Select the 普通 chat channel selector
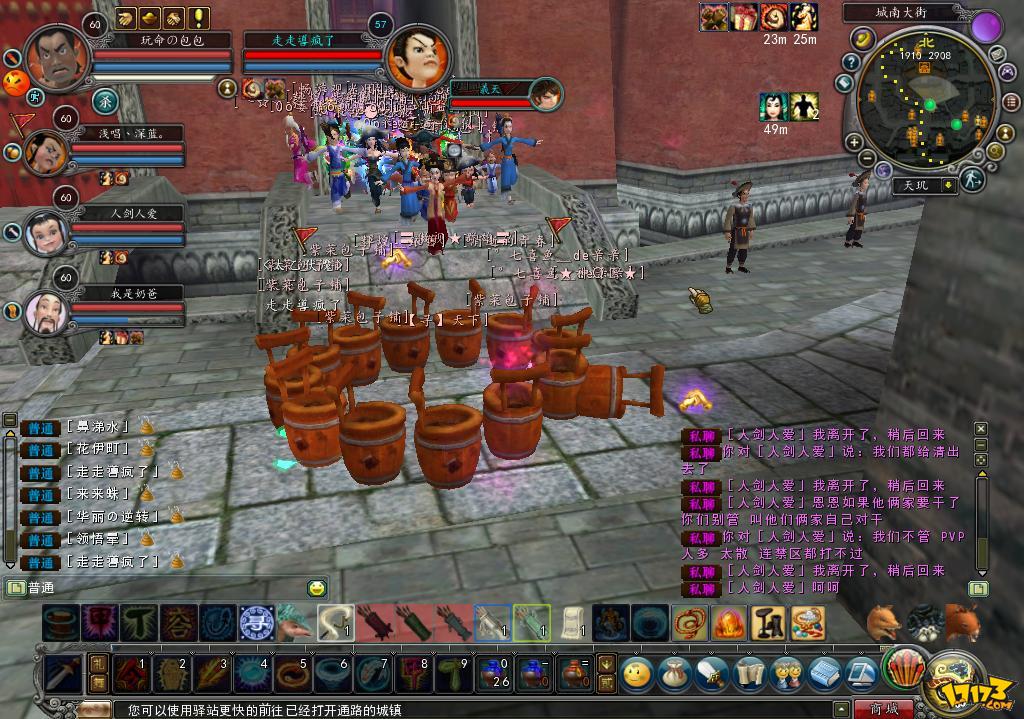This screenshot has width=1024, height=719. point(41,588)
